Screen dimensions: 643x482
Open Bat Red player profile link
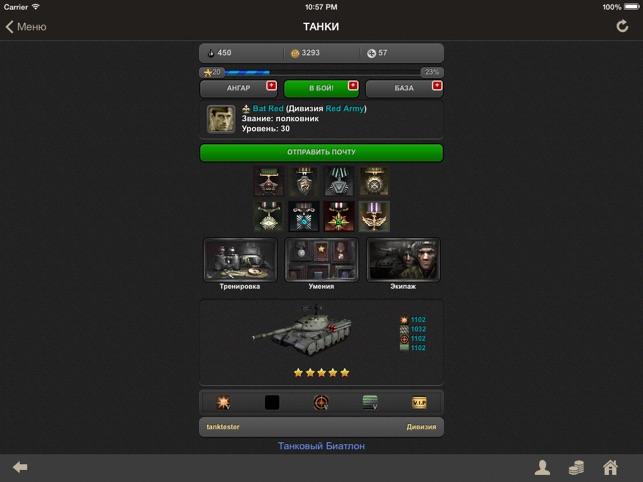[268, 108]
